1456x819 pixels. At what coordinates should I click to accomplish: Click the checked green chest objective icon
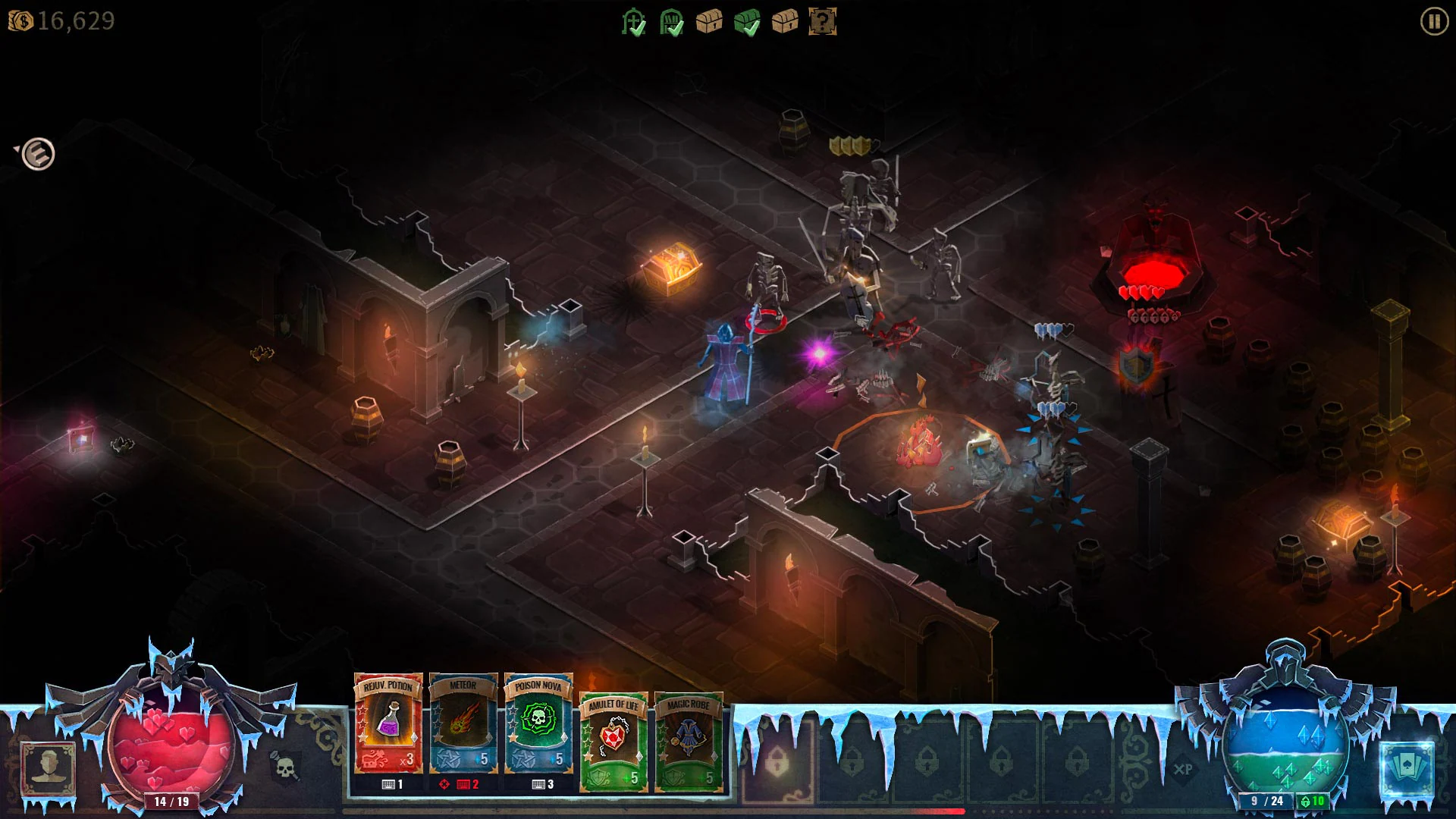747,21
